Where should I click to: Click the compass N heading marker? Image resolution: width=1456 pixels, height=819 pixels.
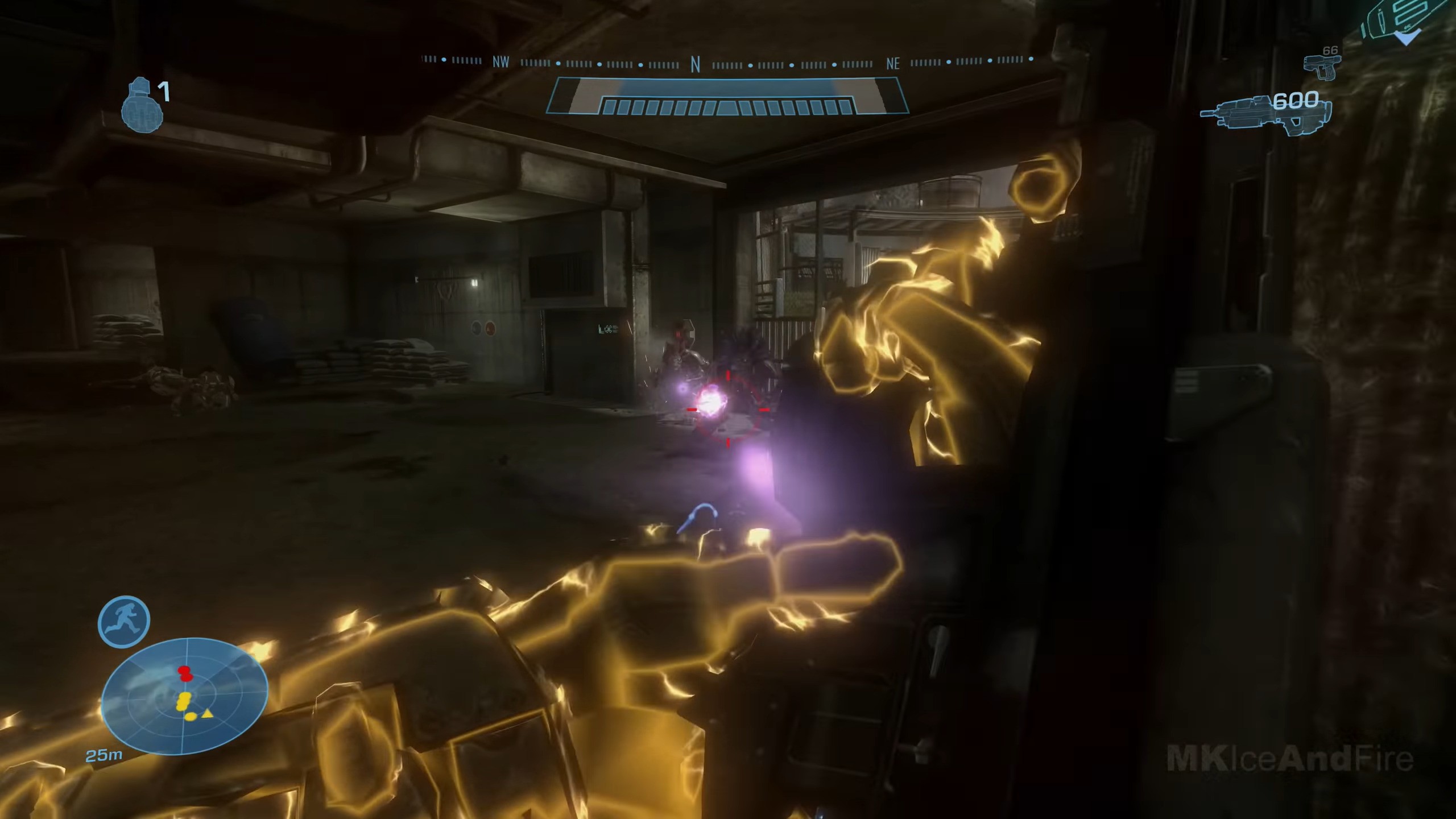(695, 65)
